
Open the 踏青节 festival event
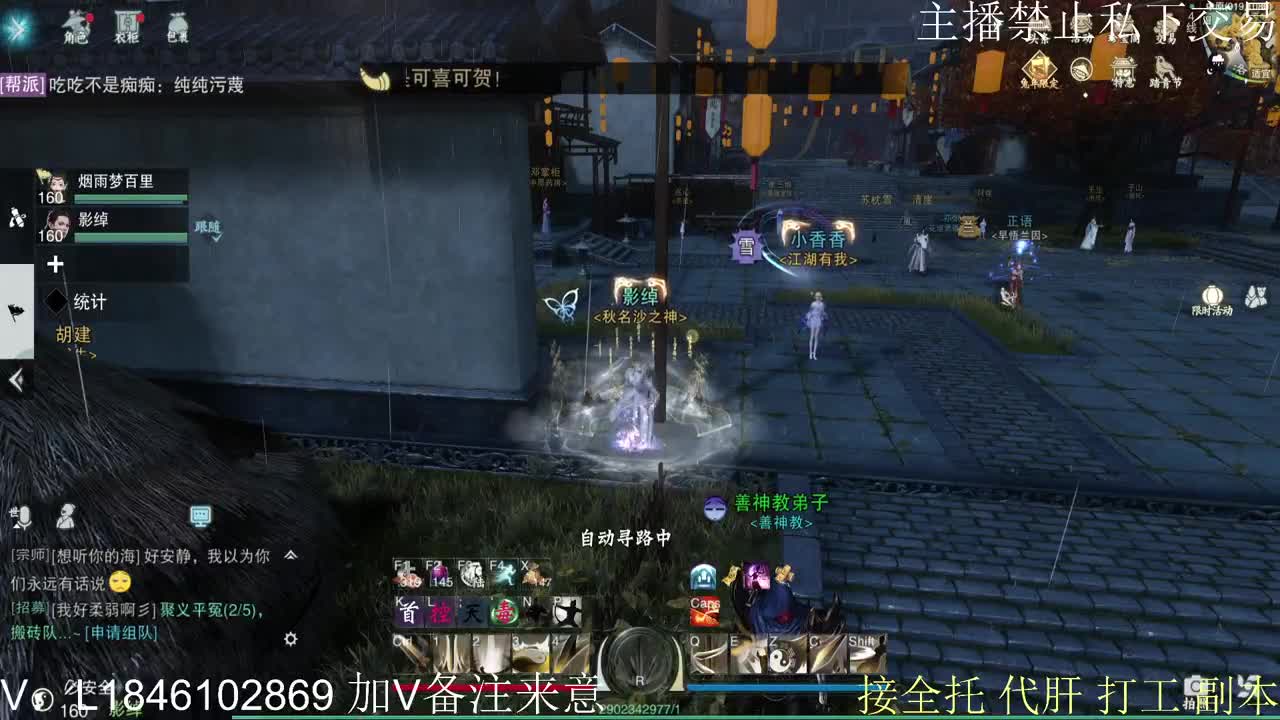click(x=1164, y=70)
